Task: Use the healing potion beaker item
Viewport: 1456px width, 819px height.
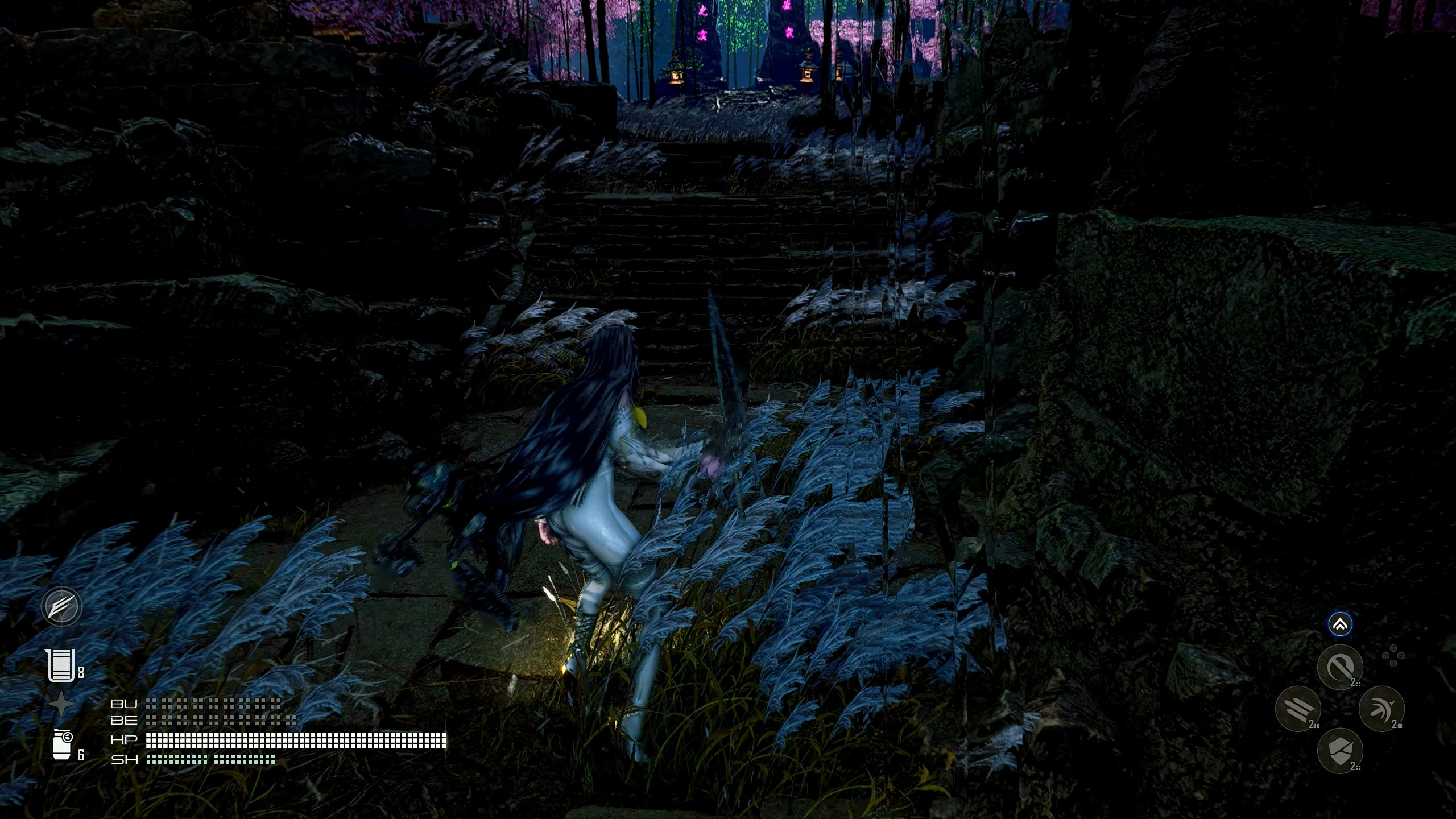Action: pyautogui.click(x=61, y=665)
